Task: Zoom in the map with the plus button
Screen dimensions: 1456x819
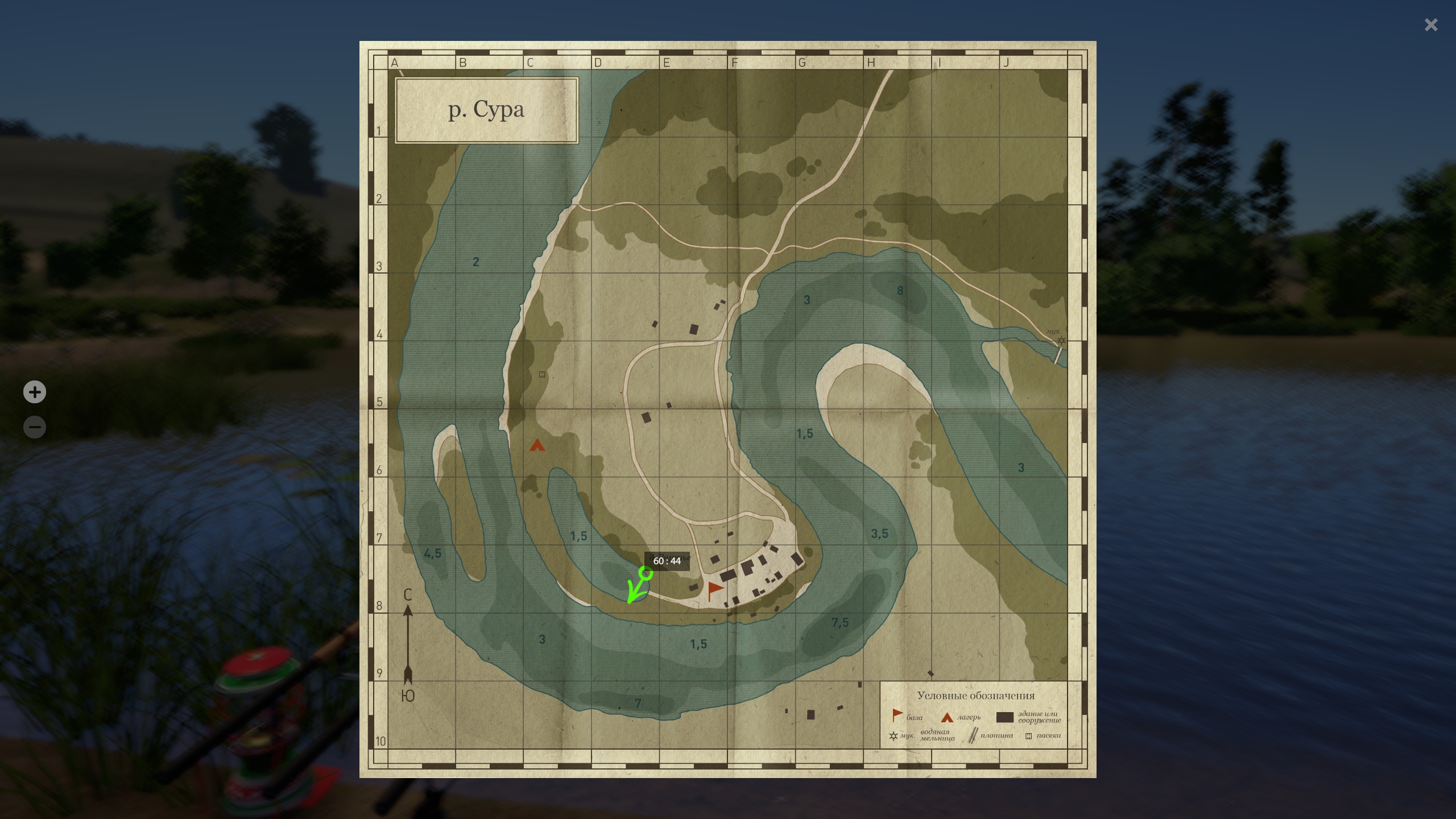Action: point(35,392)
